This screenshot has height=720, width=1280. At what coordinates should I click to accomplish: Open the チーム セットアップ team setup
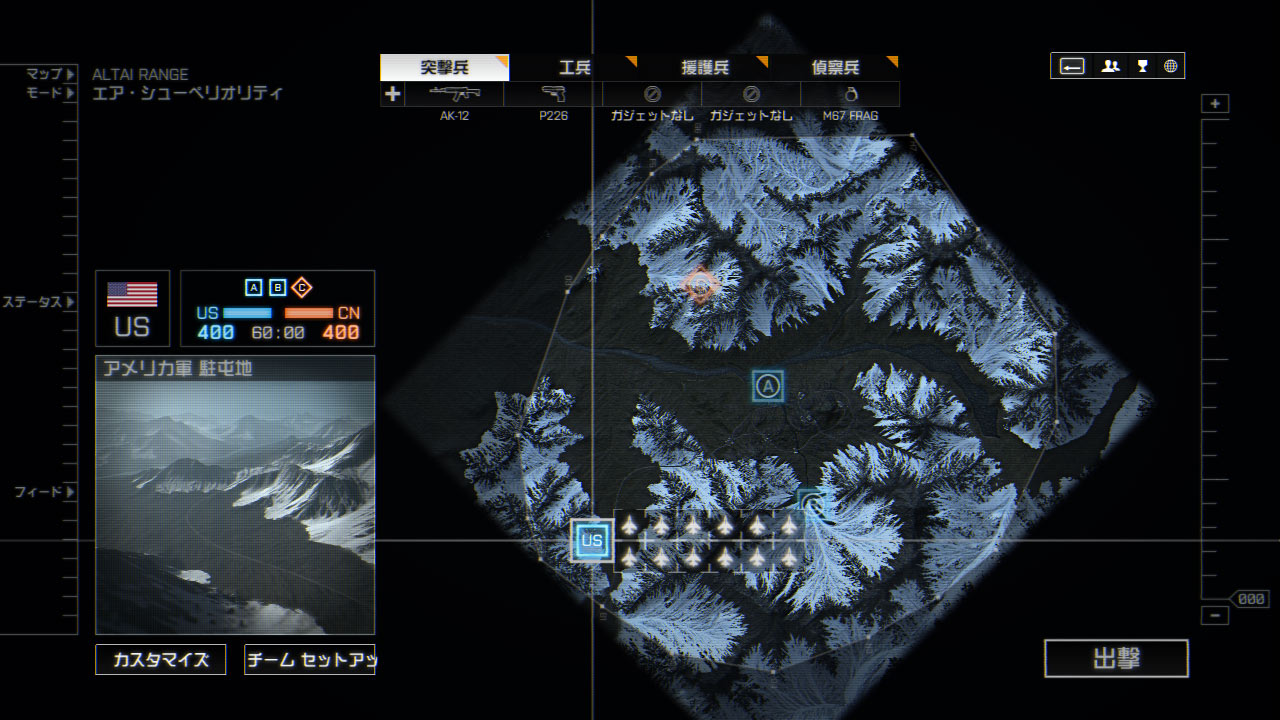point(309,660)
